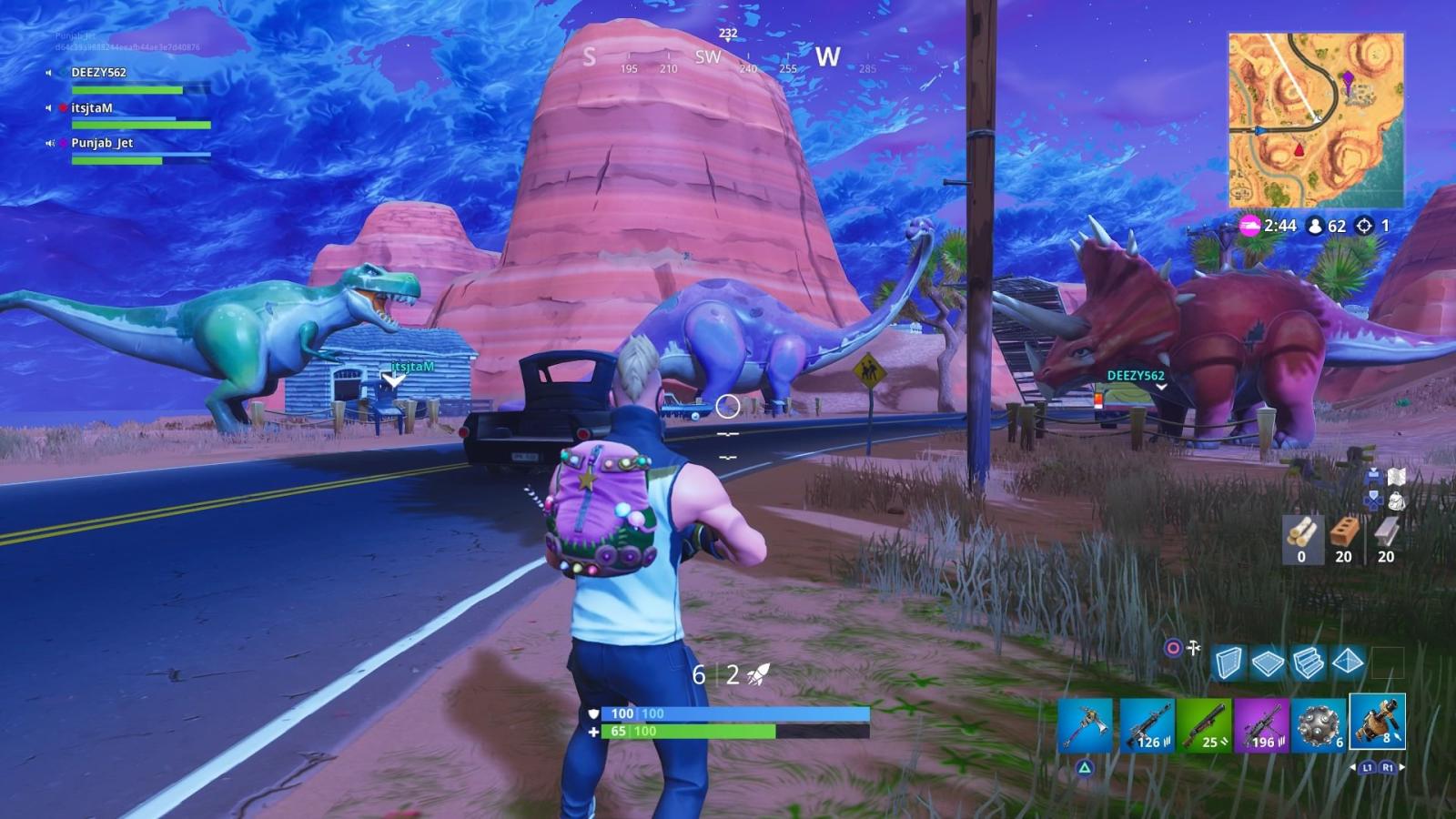Select the stairs building piece icon

click(1308, 662)
